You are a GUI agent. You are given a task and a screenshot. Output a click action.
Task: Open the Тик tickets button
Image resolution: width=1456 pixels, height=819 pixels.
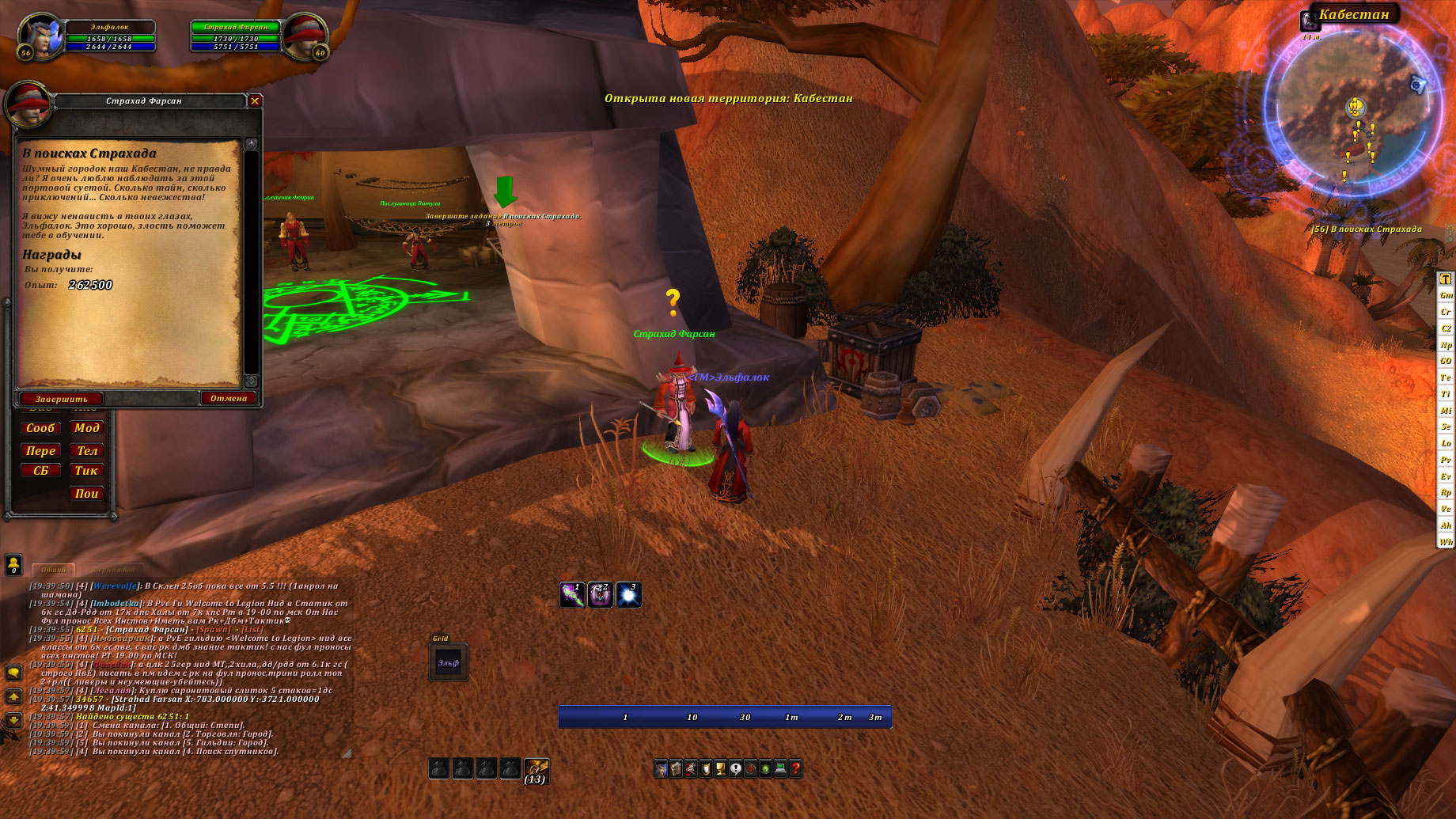click(x=87, y=471)
